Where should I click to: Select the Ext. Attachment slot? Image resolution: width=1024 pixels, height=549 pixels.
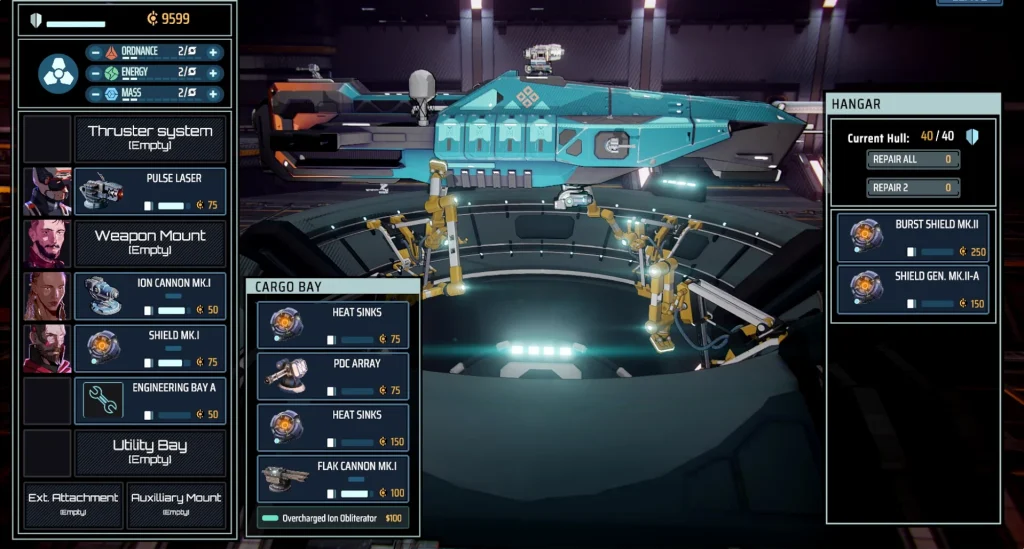click(x=73, y=504)
